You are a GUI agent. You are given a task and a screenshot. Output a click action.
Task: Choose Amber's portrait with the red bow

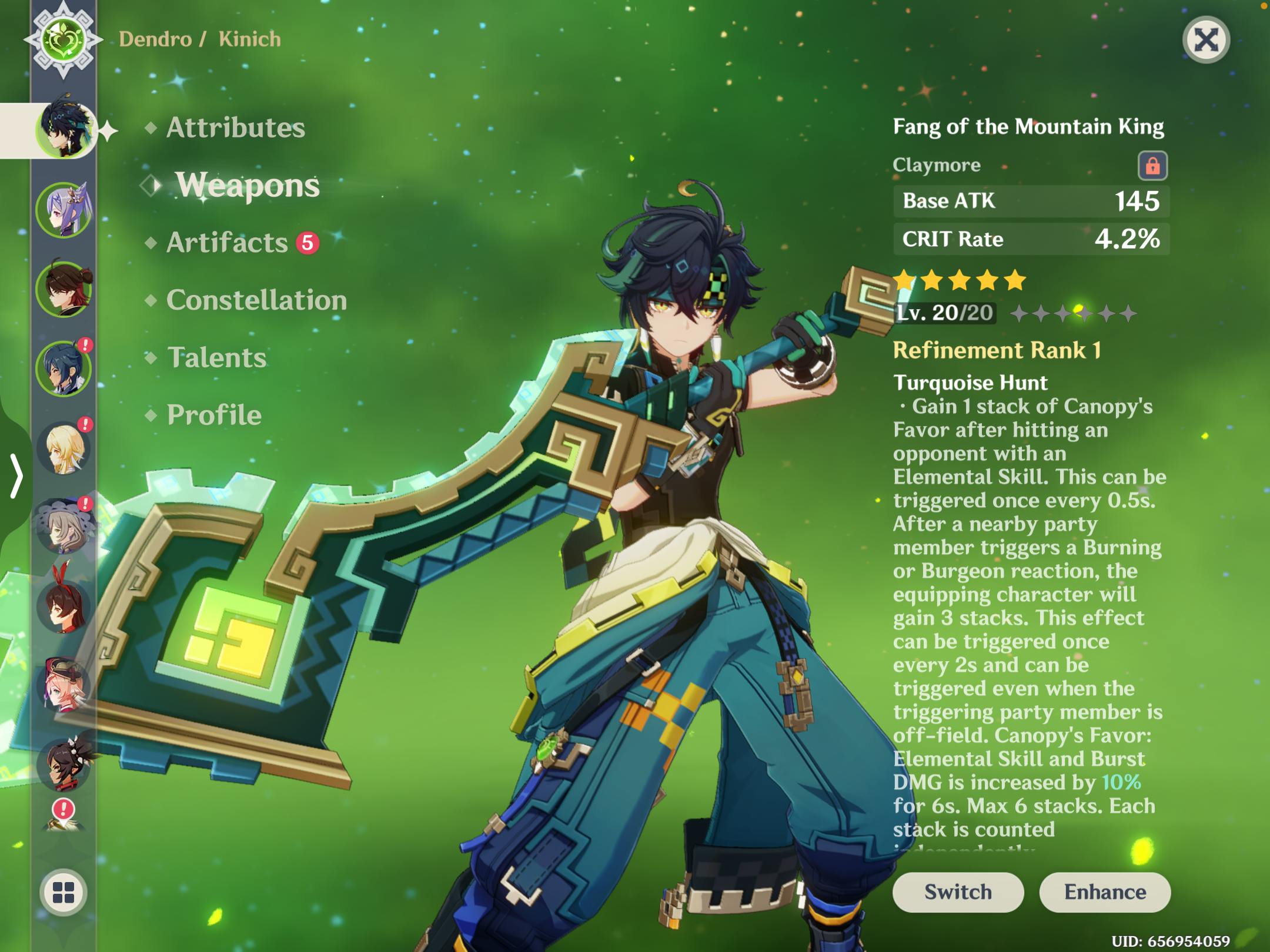coord(63,606)
